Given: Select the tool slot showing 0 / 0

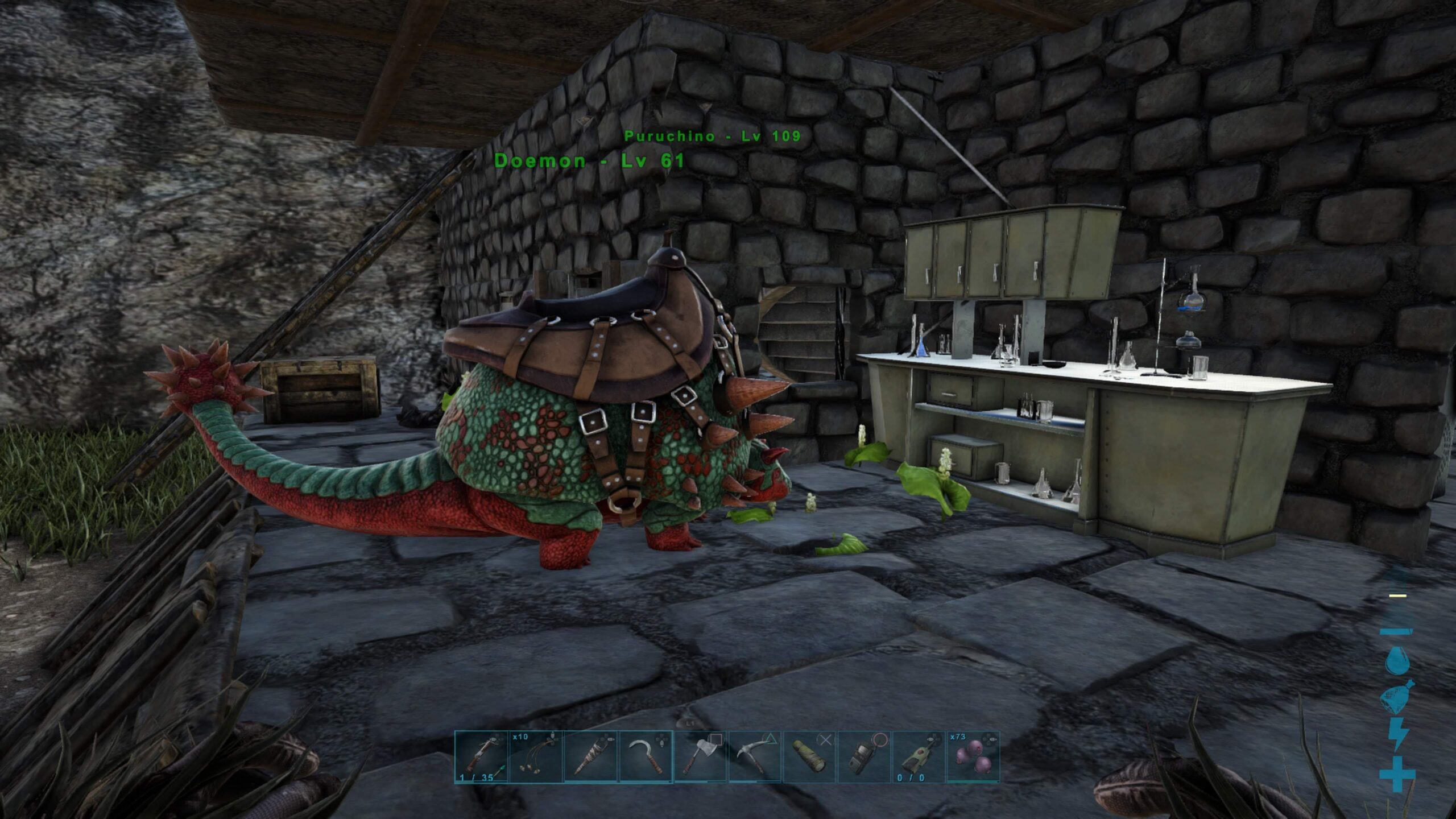Looking at the screenshot, I should pos(919,757).
